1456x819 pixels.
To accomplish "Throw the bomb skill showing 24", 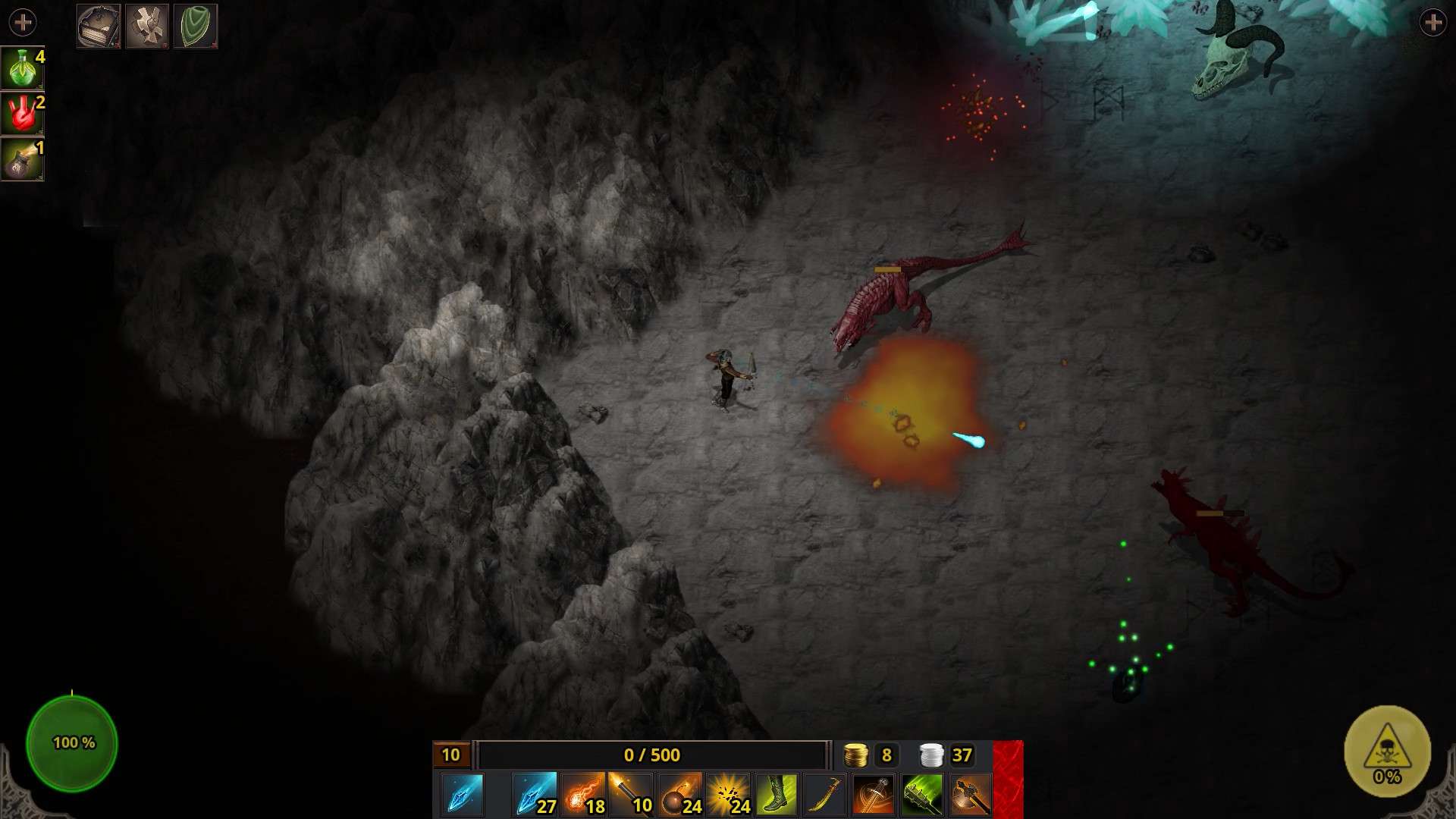I will [679, 795].
